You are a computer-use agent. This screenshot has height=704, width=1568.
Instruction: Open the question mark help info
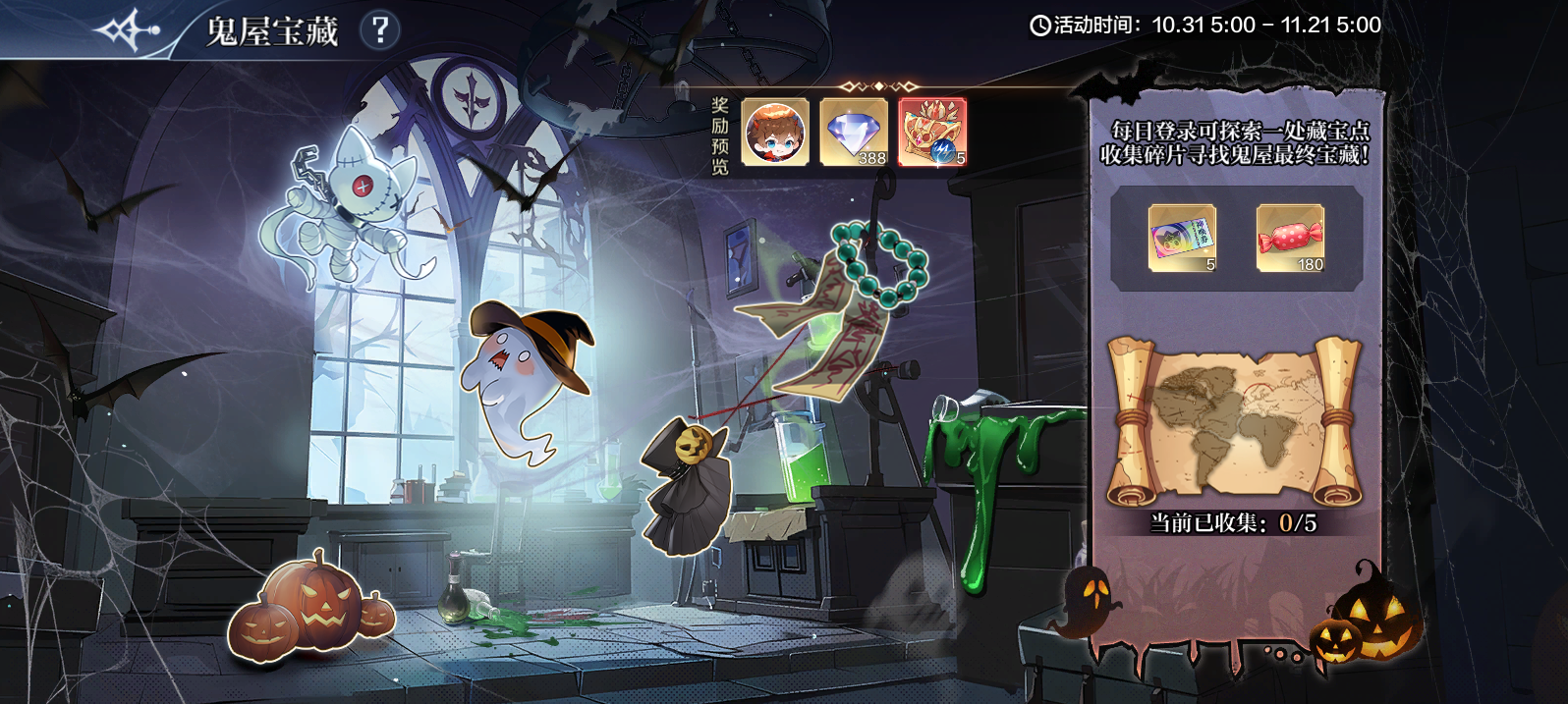pyautogui.click(x=379, y=30)
